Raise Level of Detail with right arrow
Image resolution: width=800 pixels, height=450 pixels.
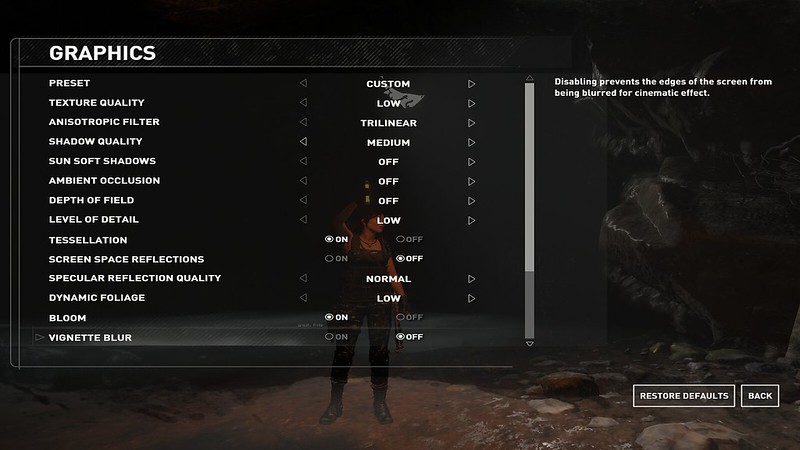point(471,220)
